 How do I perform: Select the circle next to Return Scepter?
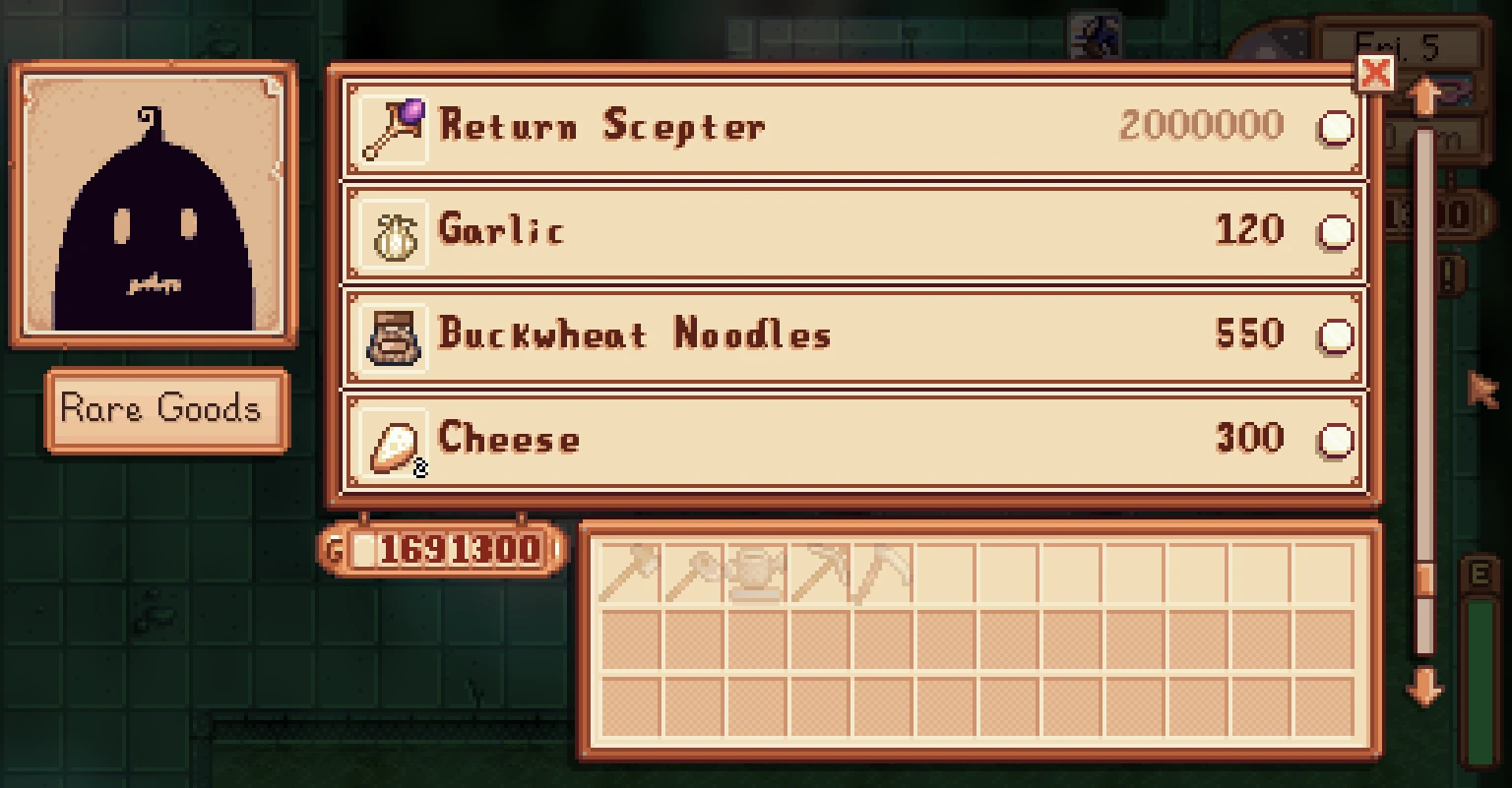point(1335,128)
